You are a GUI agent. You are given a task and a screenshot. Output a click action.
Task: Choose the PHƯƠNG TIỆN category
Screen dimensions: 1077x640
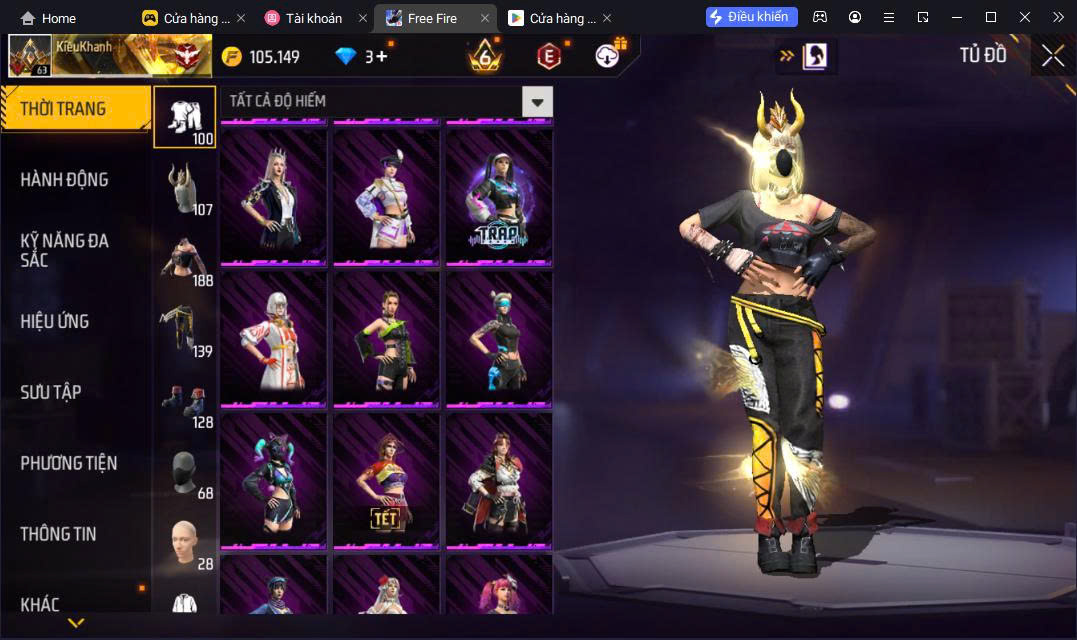coord(69,463)
